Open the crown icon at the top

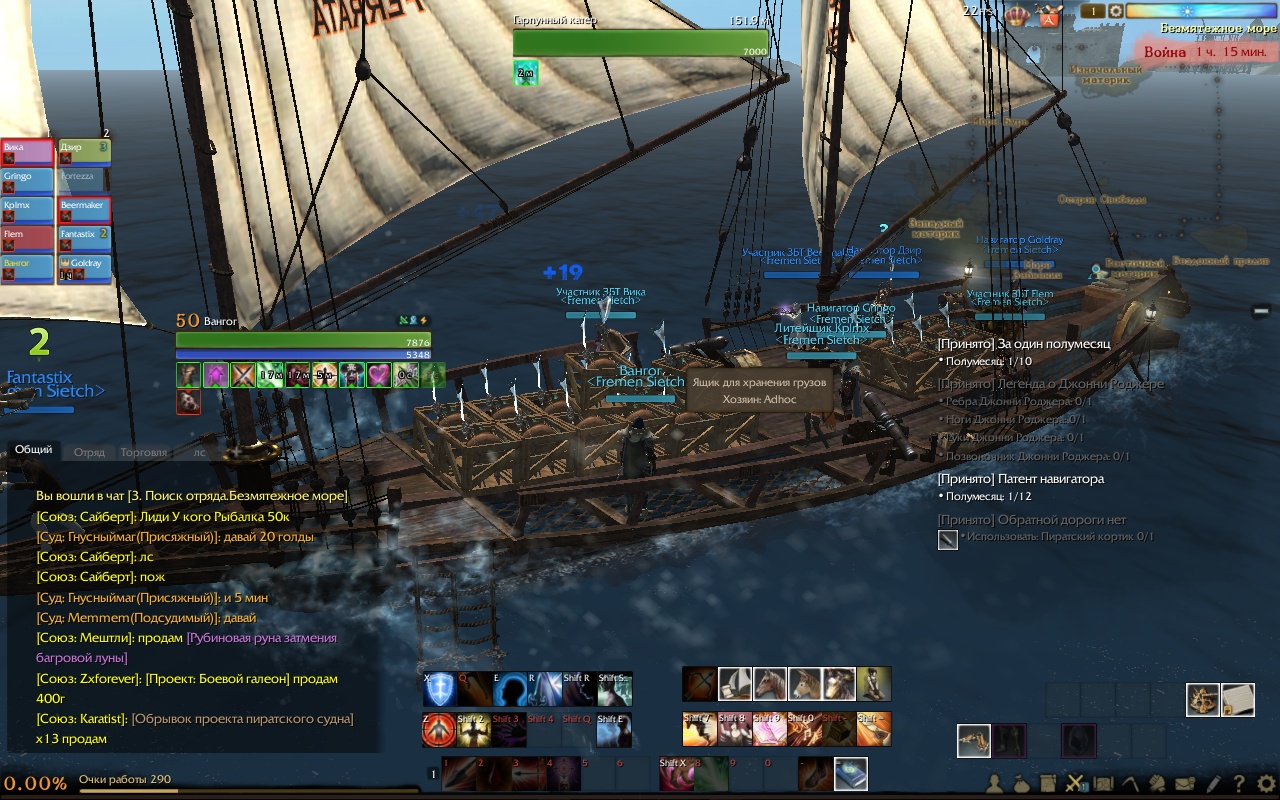point(1018,14)
